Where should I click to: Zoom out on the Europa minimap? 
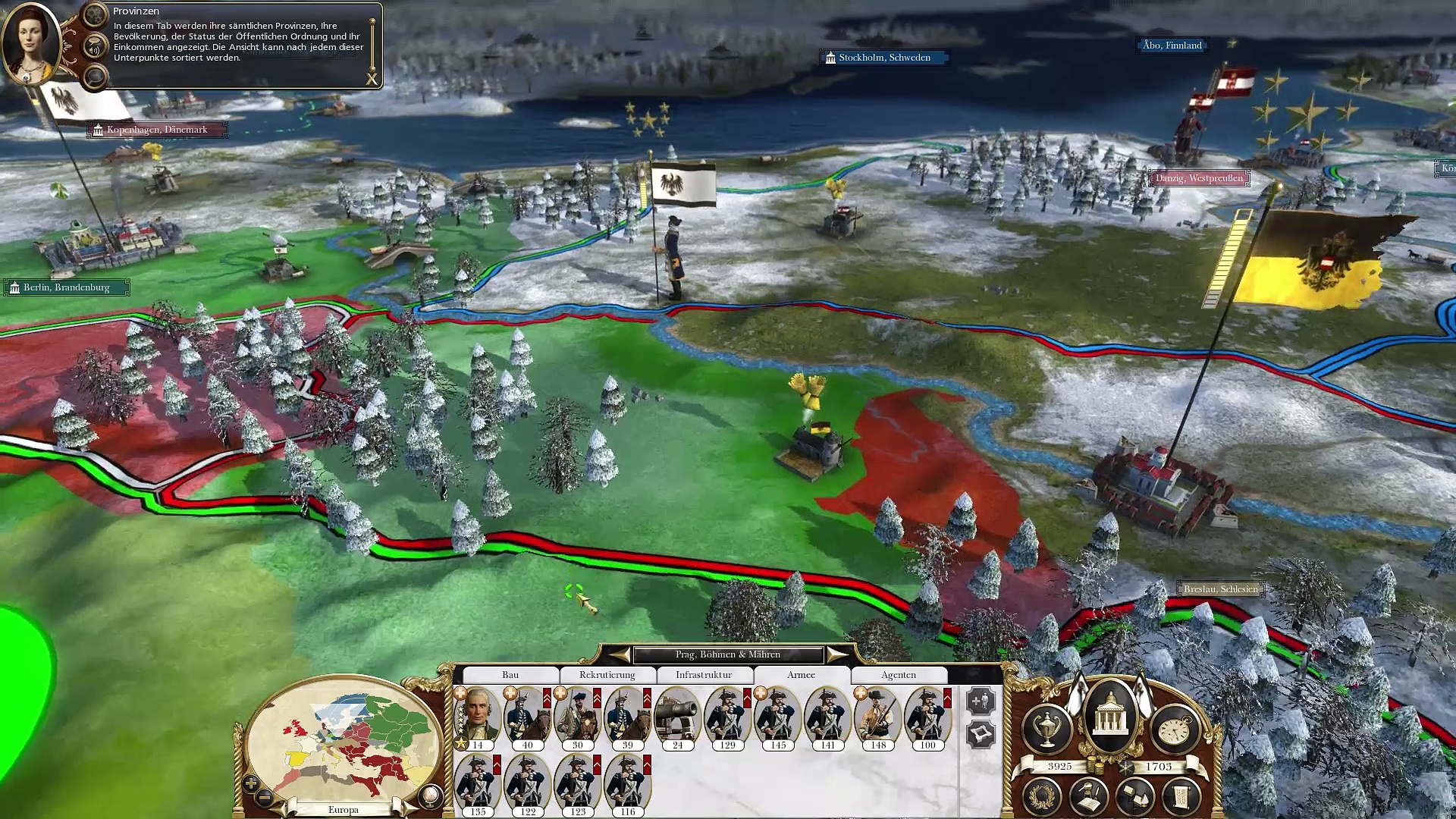pyautogui.click(x=265, y=797)
